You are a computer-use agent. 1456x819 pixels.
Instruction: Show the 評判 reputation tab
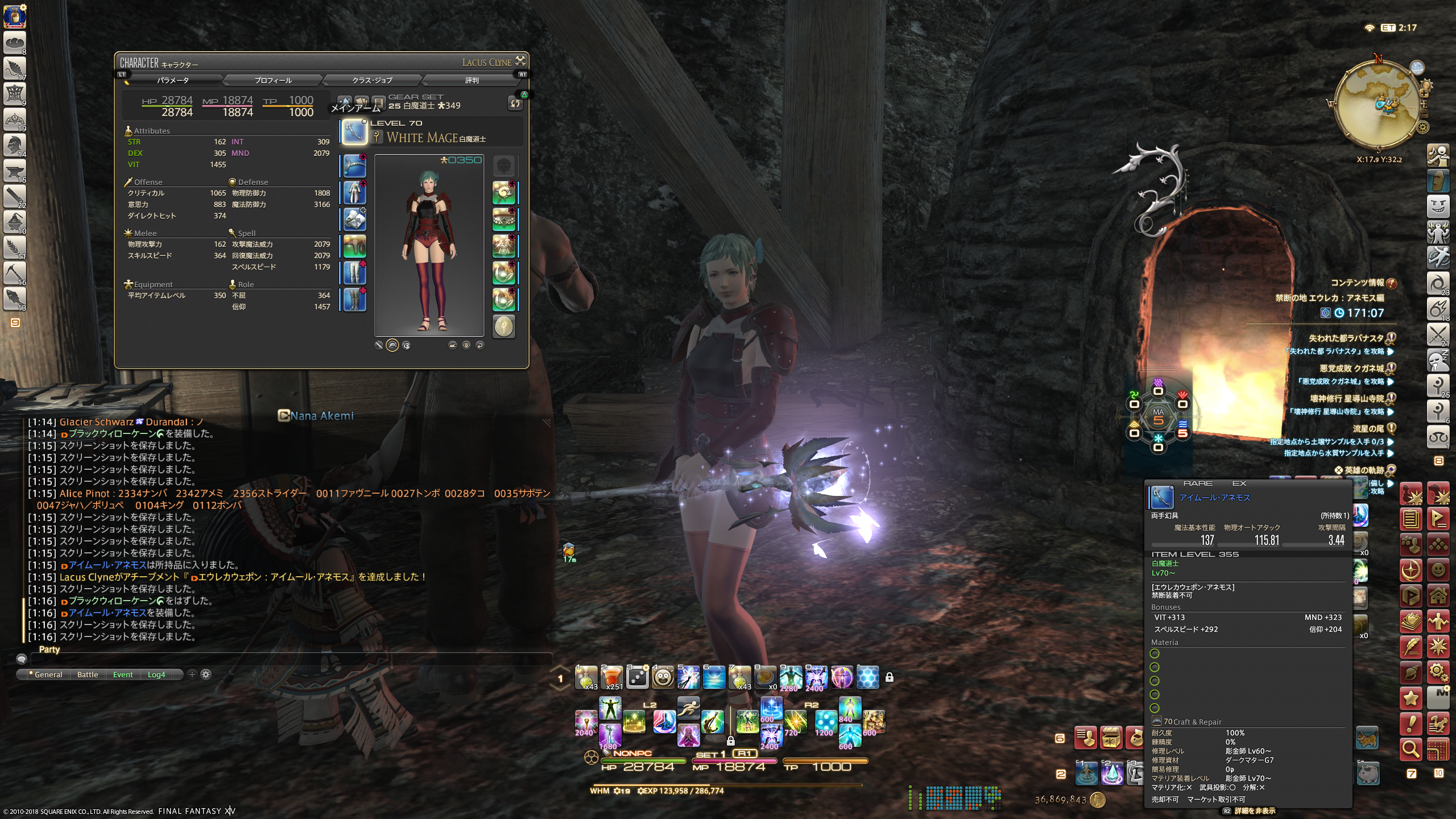(471, 80)
